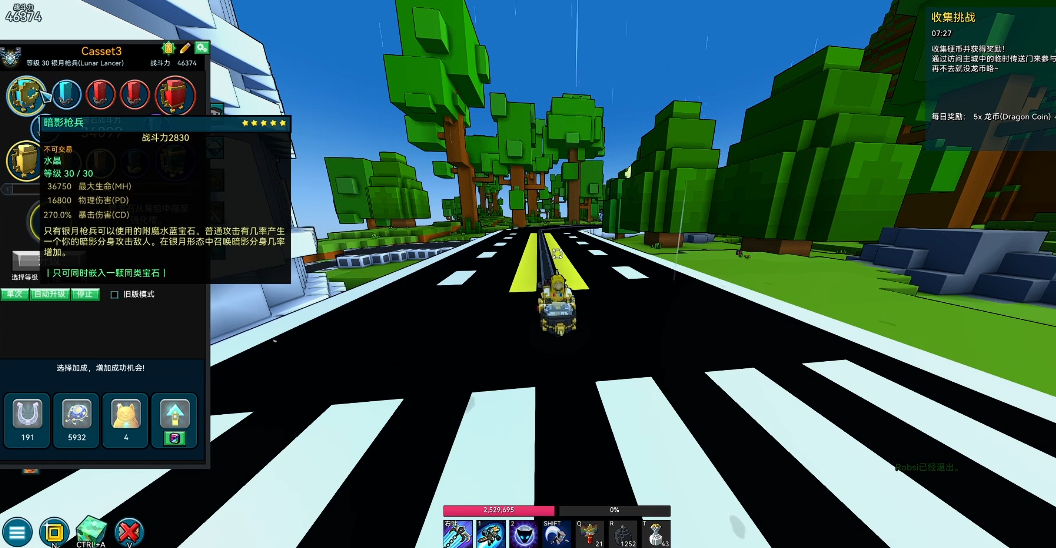Open the three-line main menu button
1056x548 pixels.
17,531
